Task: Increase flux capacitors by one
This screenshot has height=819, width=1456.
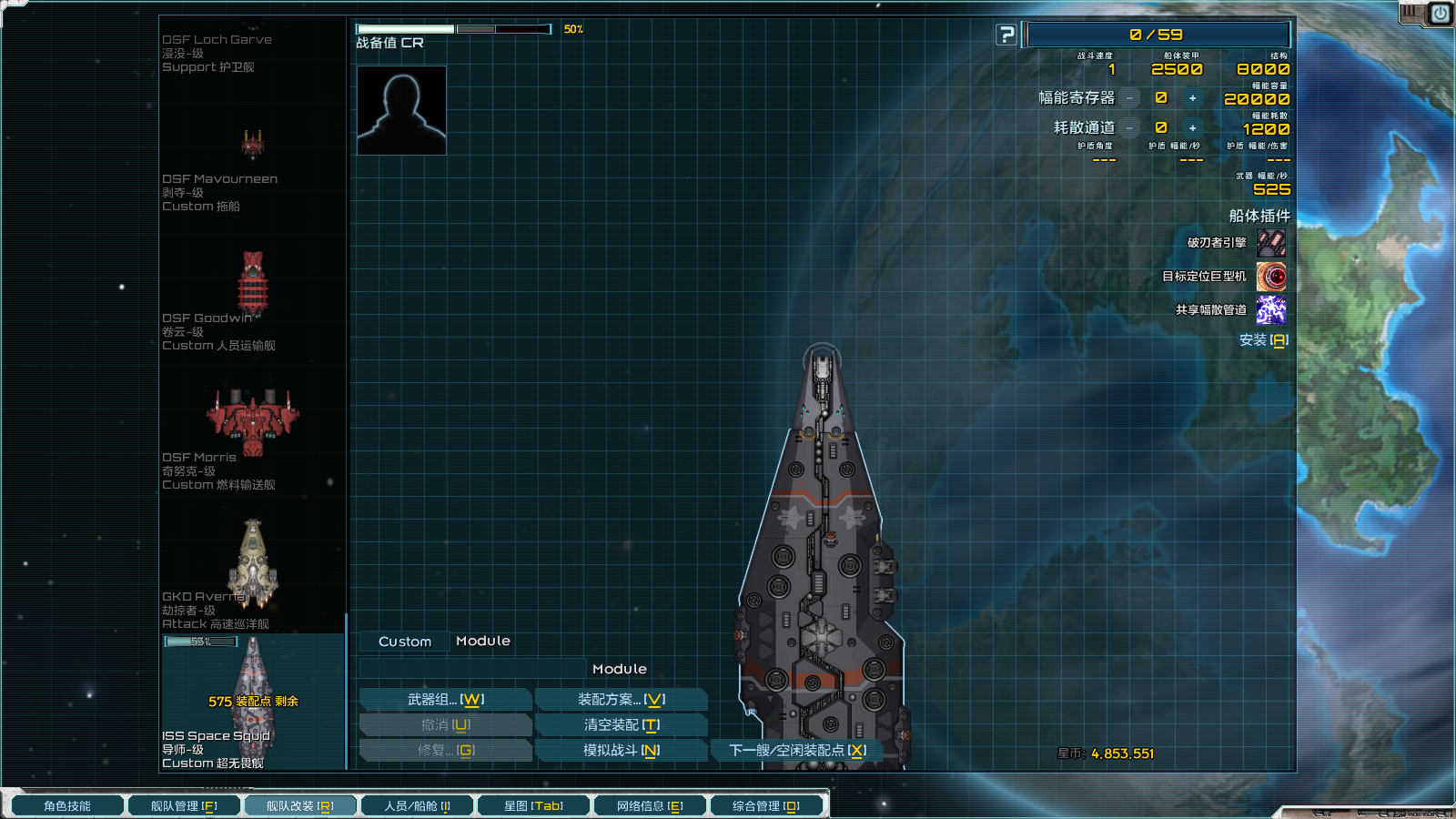Action: click(x=1192, y=98)
